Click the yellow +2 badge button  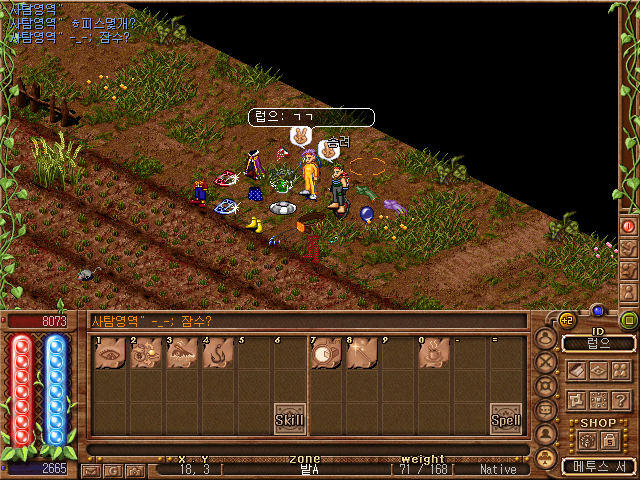click(x=567, y=320)
